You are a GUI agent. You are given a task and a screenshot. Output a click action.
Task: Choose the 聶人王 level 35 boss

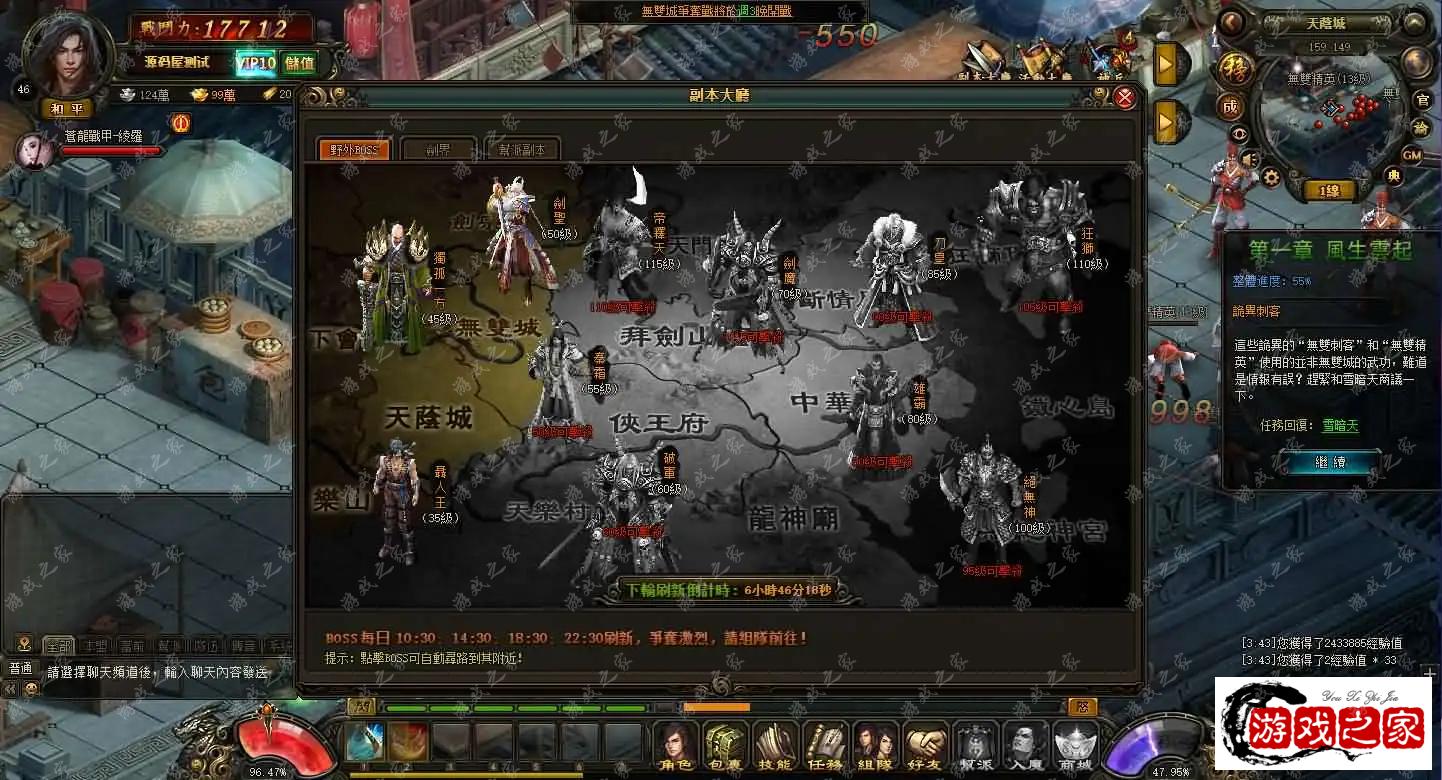coord(396,505)
